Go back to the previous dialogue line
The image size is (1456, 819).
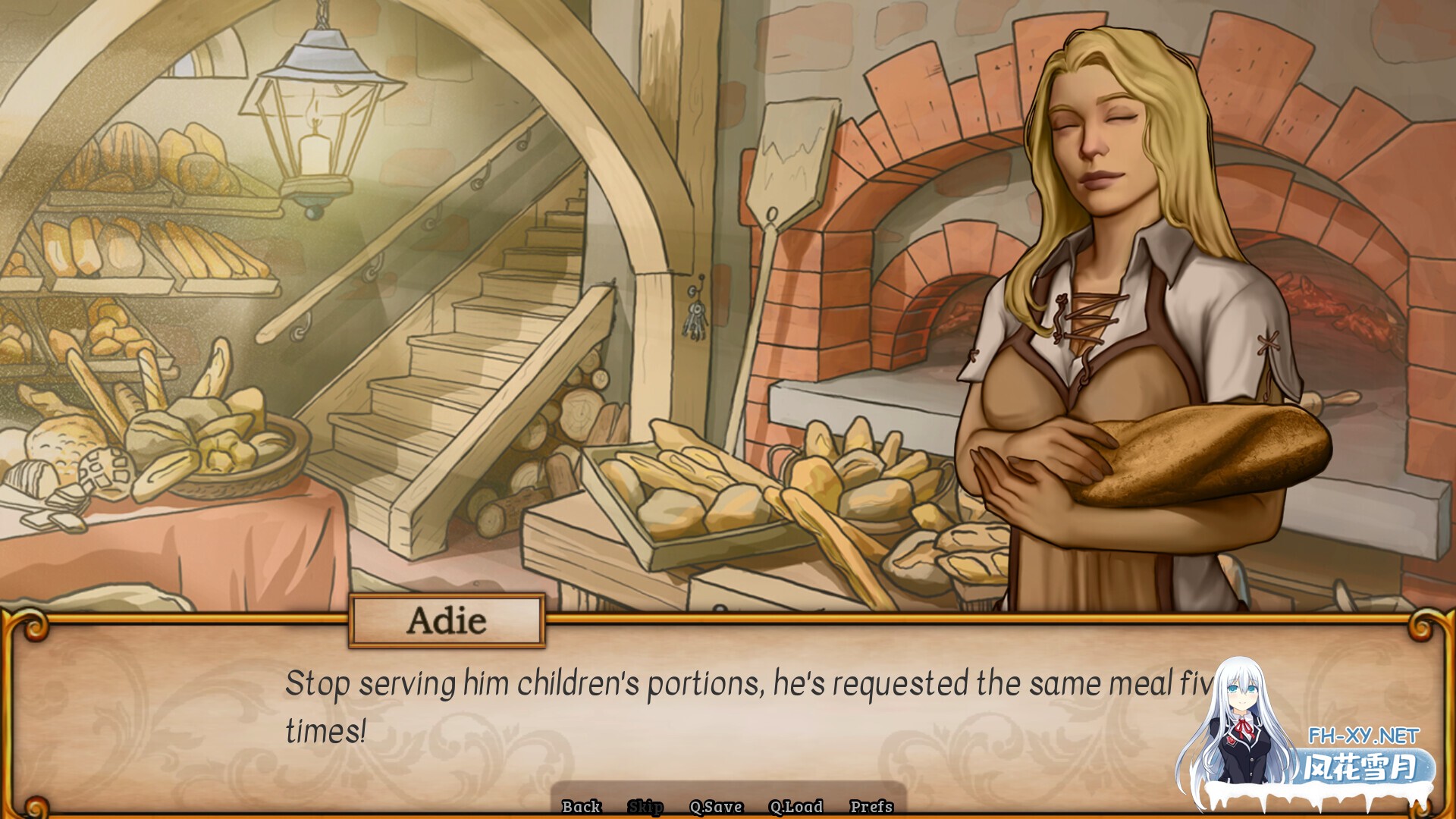tap(582, 806)
